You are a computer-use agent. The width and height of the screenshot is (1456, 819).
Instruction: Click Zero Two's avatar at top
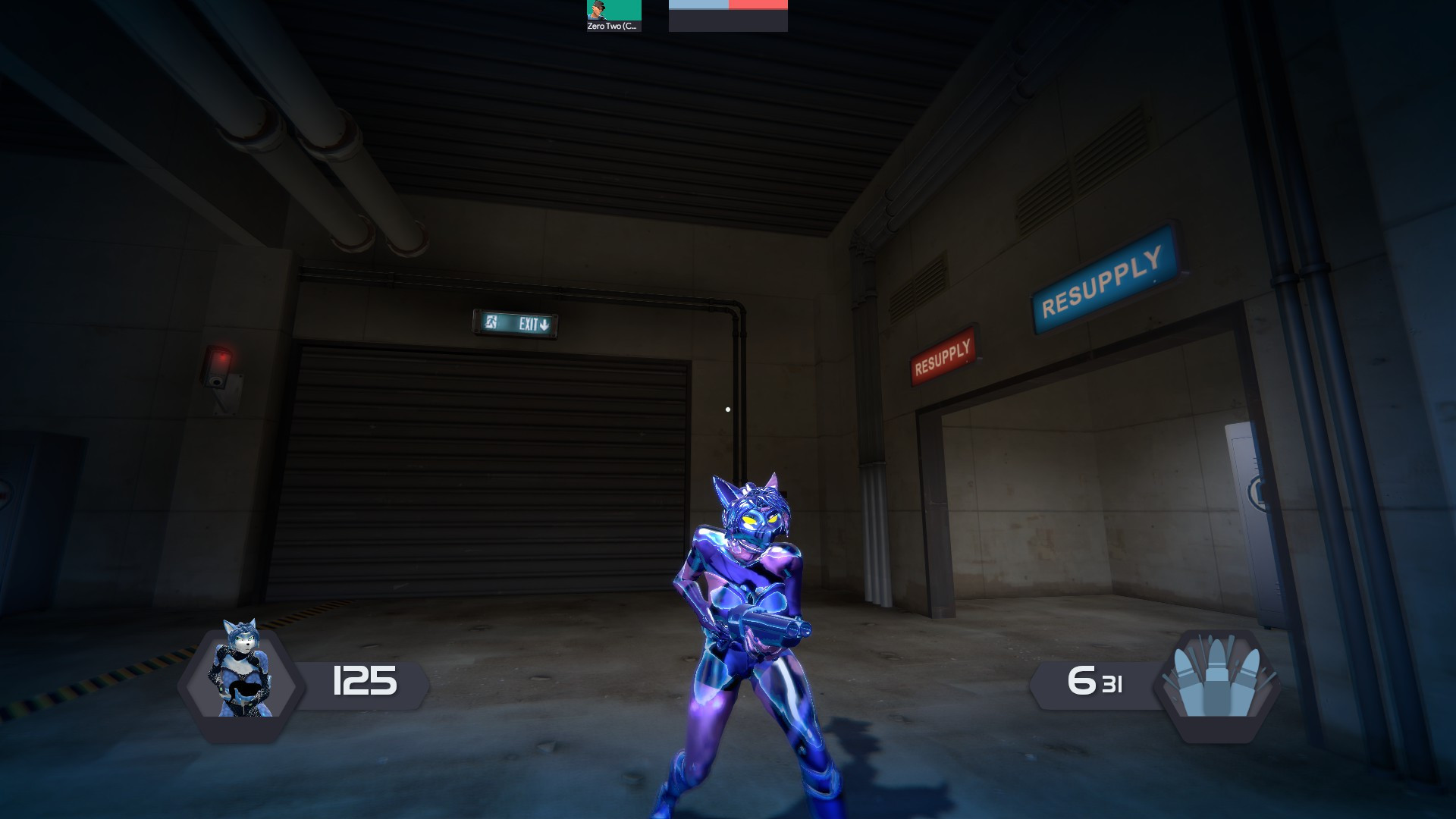pyautogui.click(x=598, y=10)
